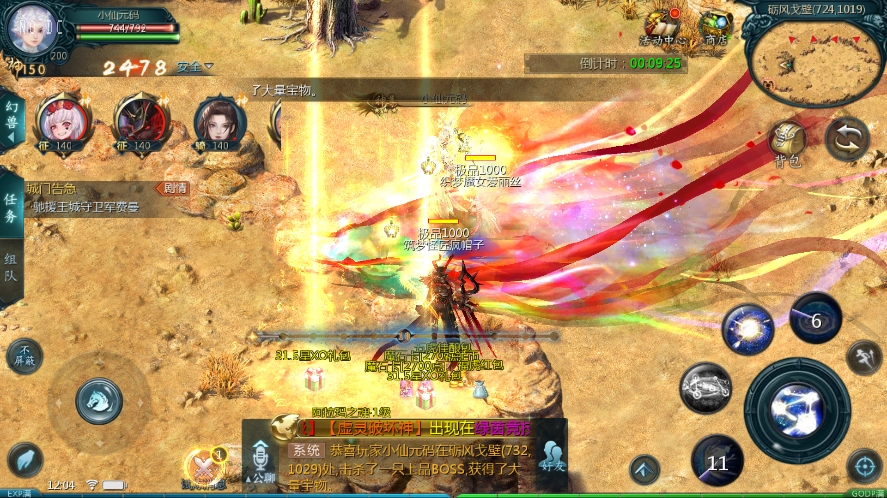Select the red demon pet portrait
Image resolution: width=887 pixels, height=498 pixels.
(141, 120)
